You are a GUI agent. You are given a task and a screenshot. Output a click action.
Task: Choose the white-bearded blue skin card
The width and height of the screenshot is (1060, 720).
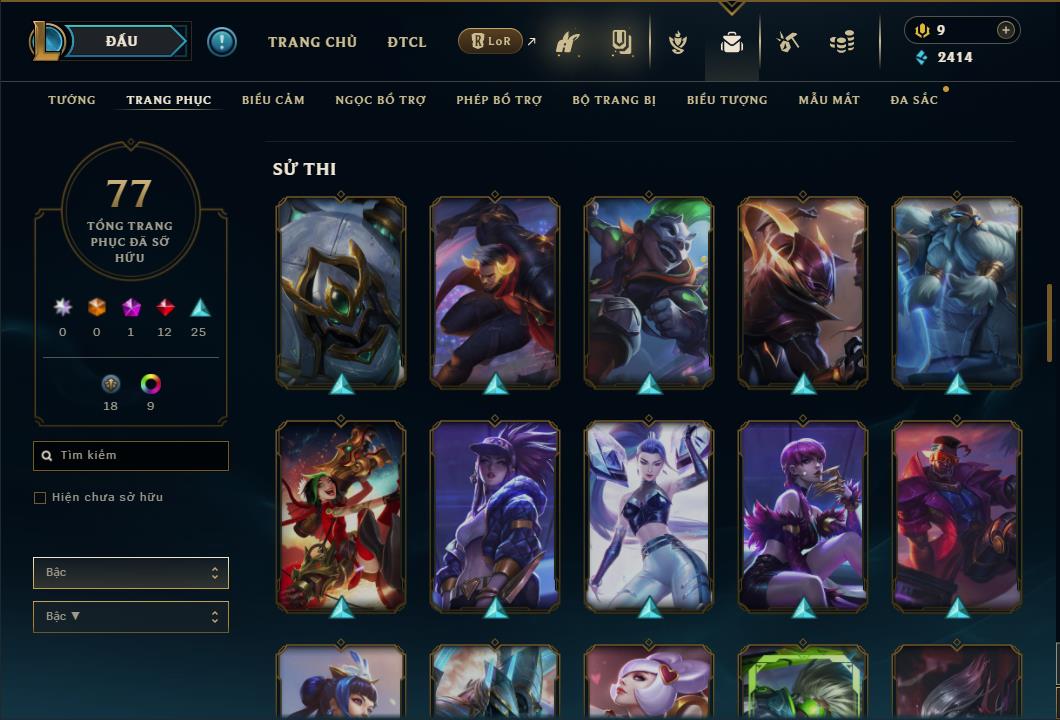[957, 292]
